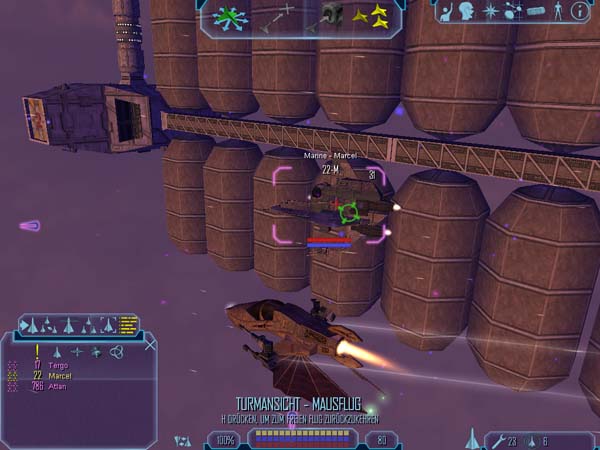Open the info button with the letter i
600x450 pixels.
click(x=580, y=12)
